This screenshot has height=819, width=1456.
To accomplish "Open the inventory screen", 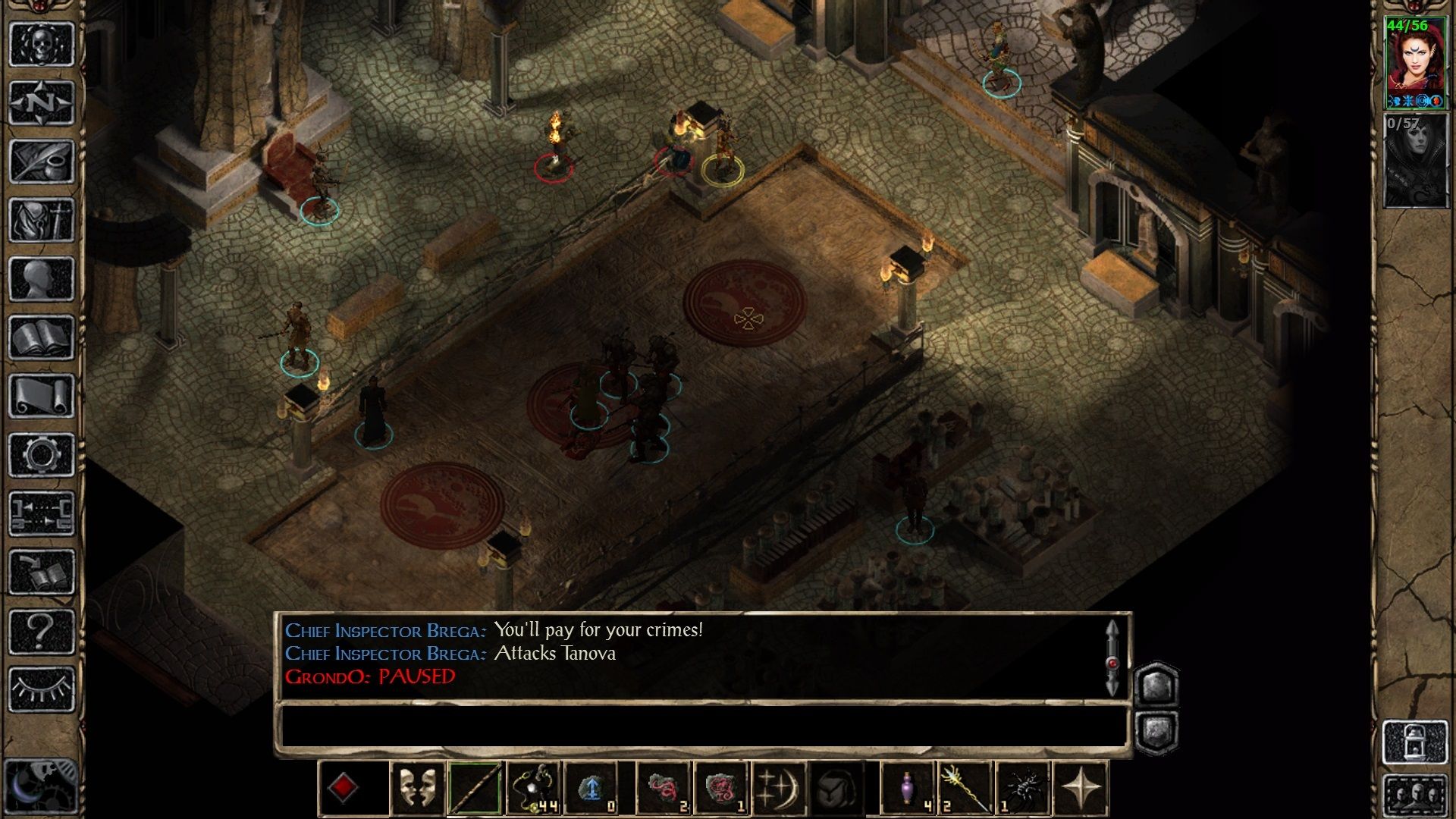I will [x=42, y=220].
